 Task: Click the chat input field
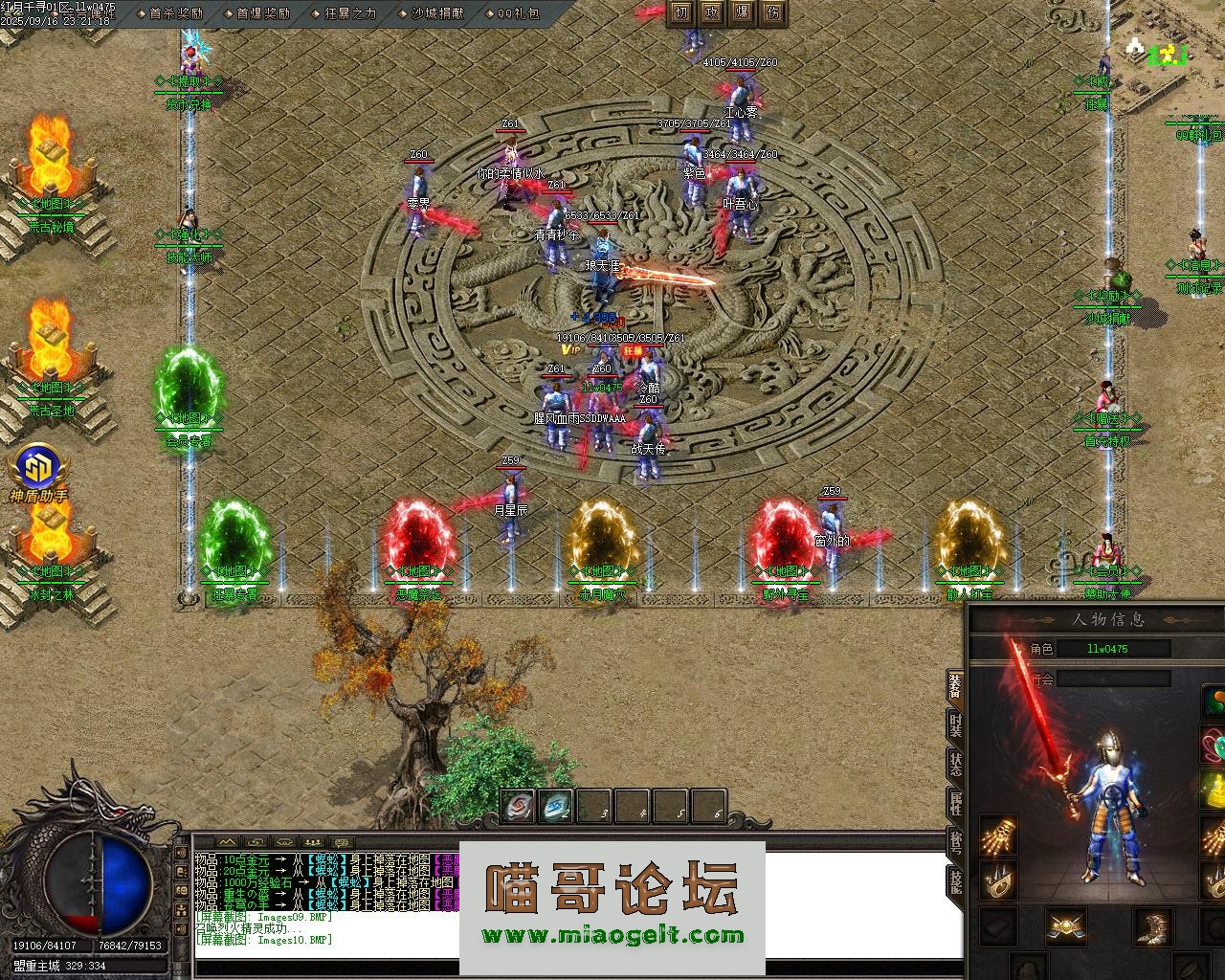pos(574,967)
